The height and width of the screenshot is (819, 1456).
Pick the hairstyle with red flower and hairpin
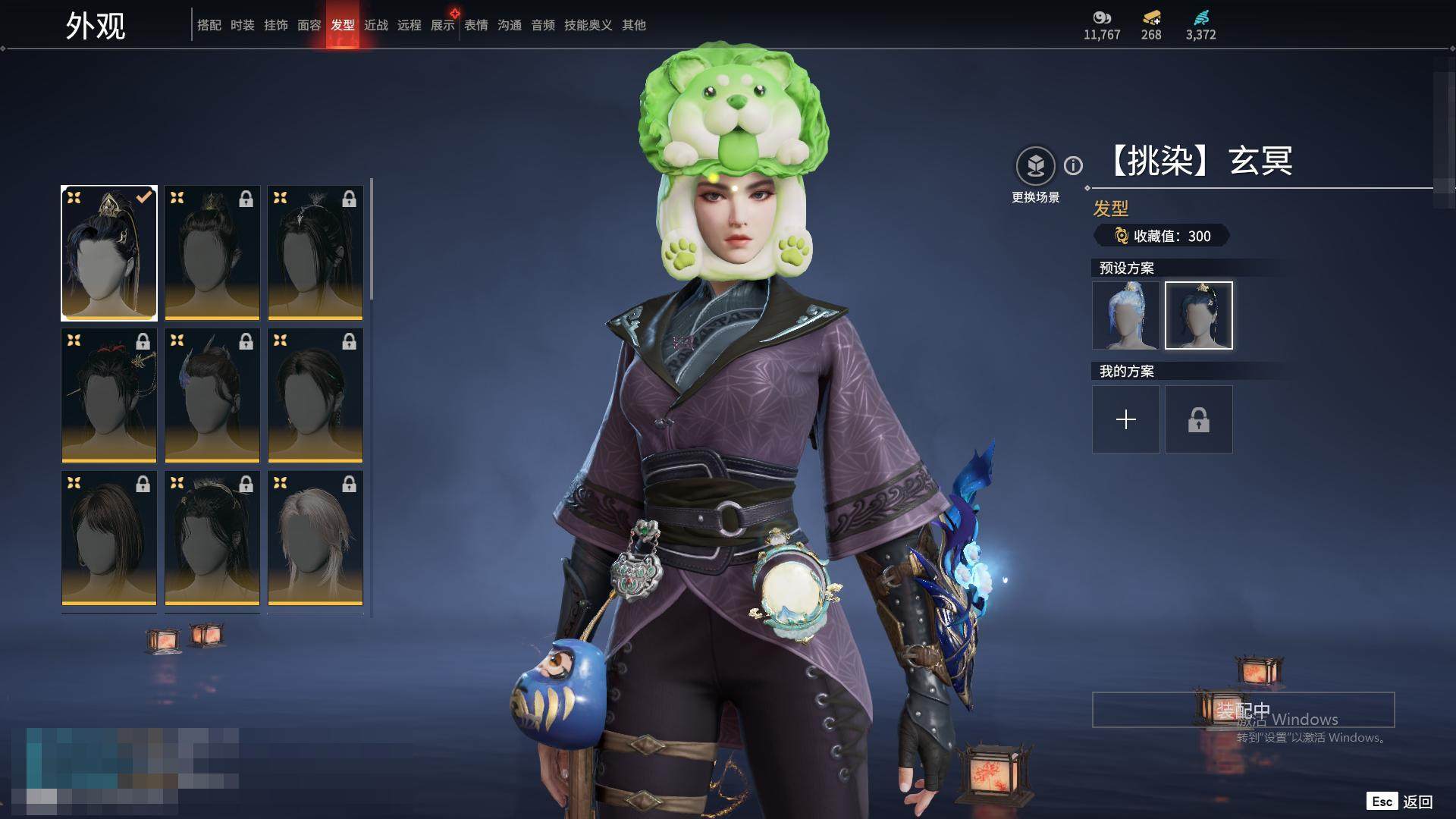109,395
